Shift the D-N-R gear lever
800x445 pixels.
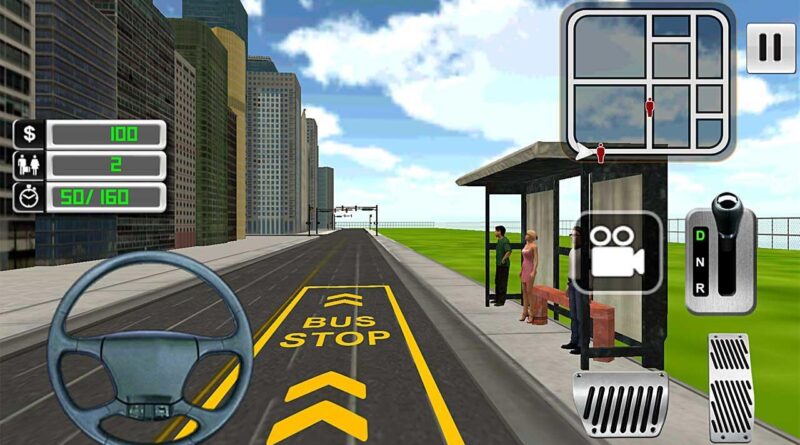[x=726, y=250]
